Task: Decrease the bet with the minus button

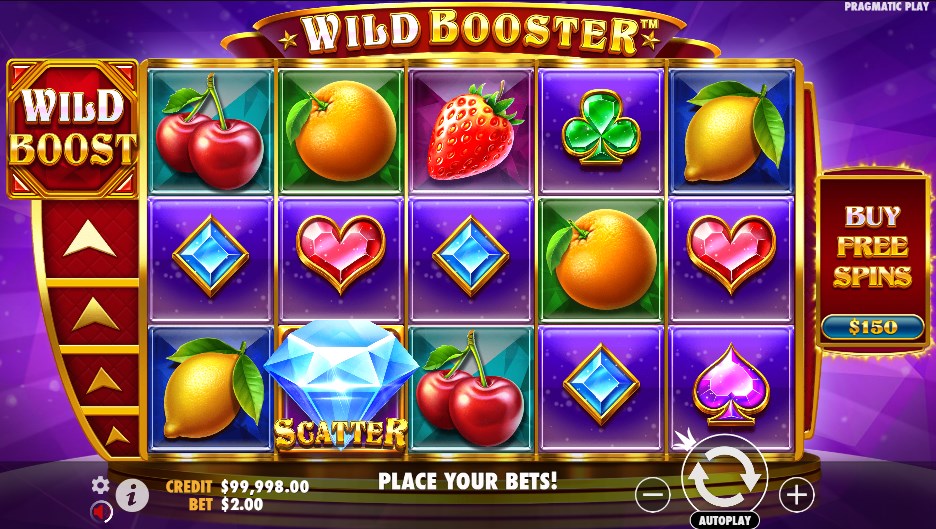Action: (652, 493)
